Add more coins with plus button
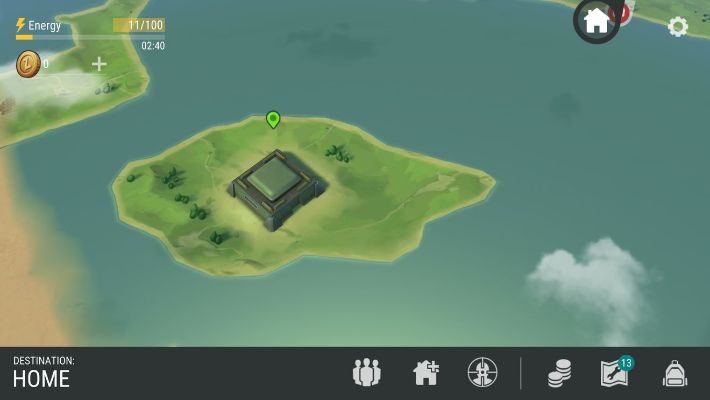The height and width of the screenshot is (400, 710). (99, 64)
